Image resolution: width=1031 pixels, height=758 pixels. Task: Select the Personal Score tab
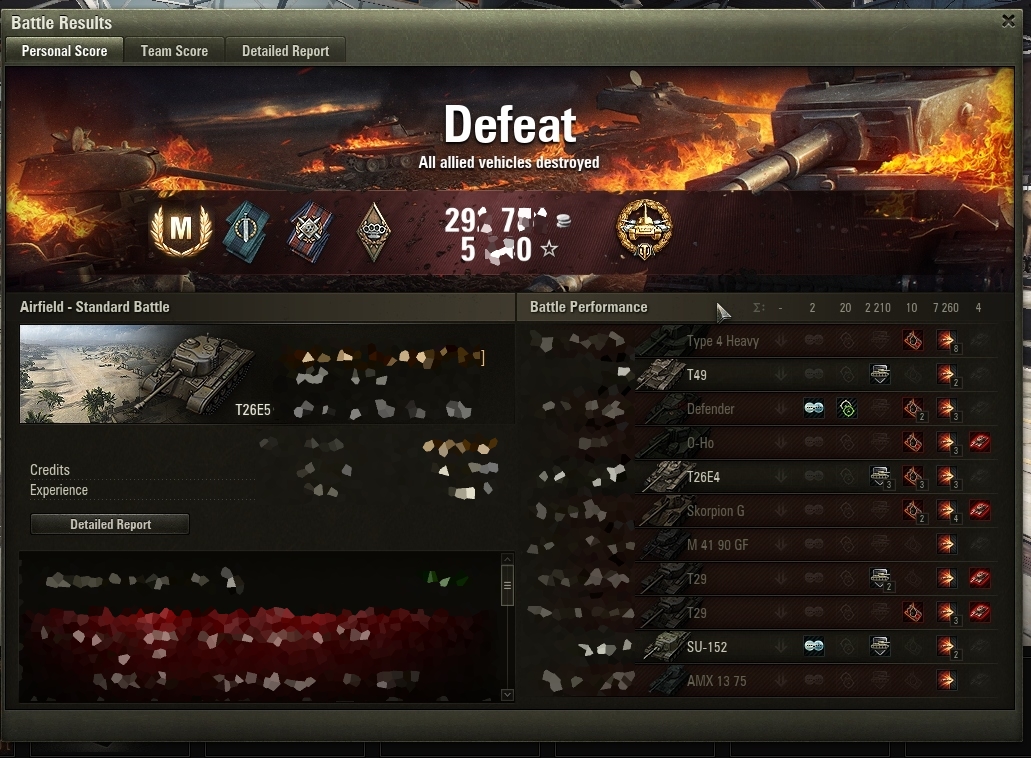64,51
